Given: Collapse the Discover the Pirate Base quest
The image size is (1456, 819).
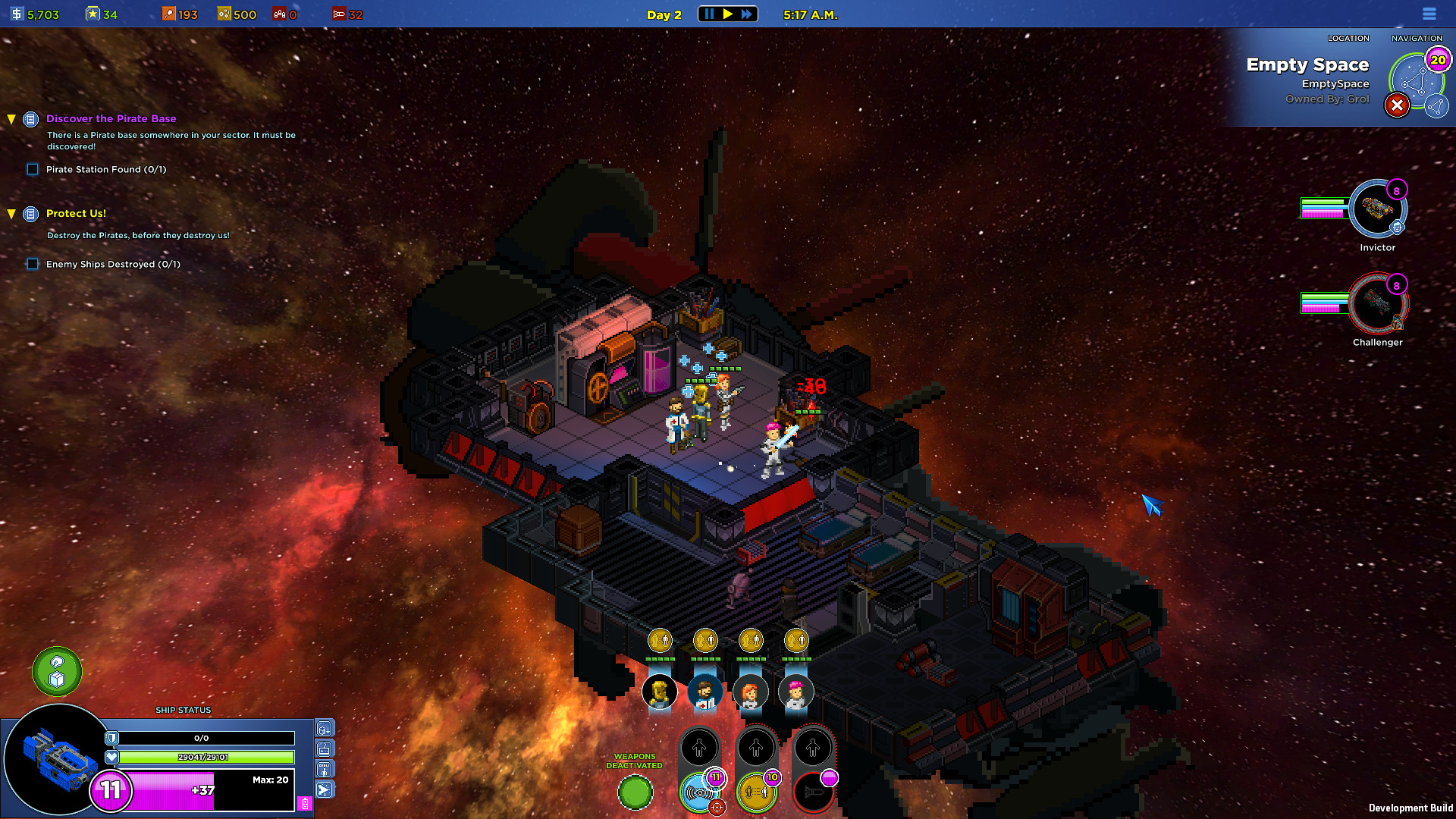Looking at the screenshot, I should (11, 119).
